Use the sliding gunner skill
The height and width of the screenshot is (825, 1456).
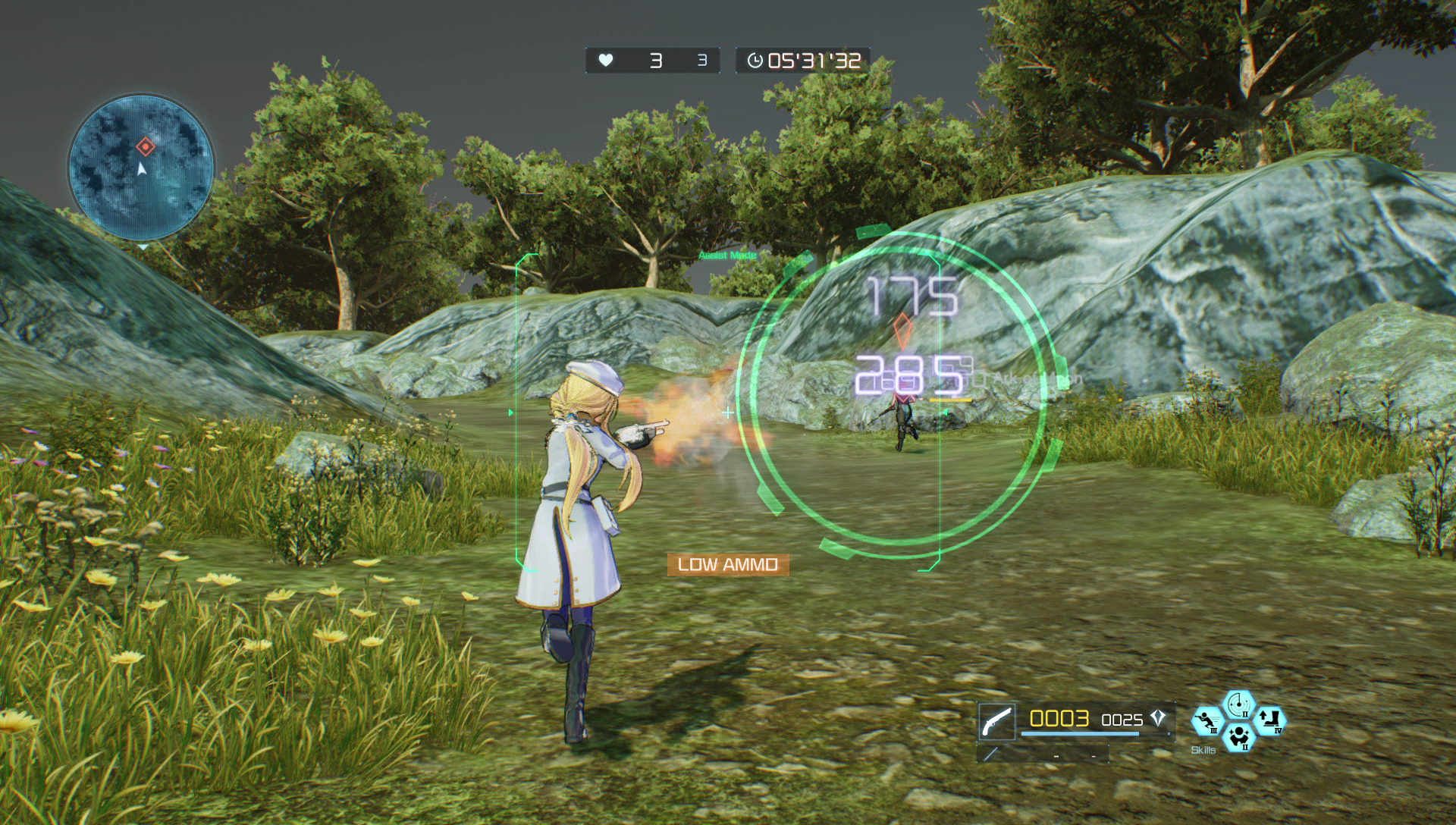1207,721
